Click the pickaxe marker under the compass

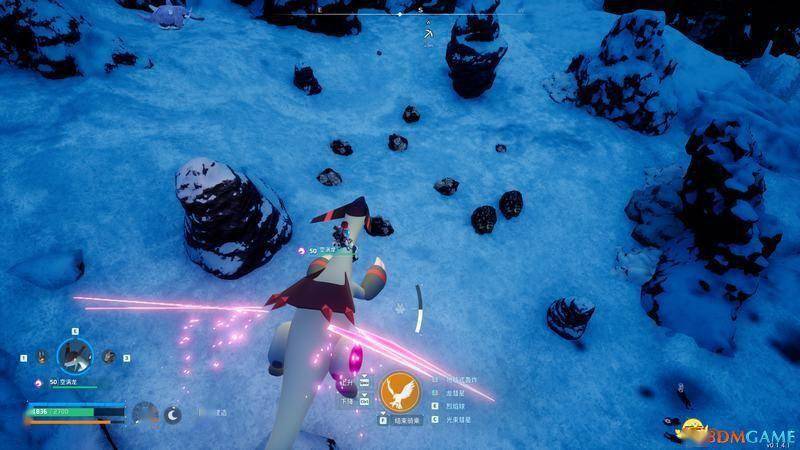point(428,35)
